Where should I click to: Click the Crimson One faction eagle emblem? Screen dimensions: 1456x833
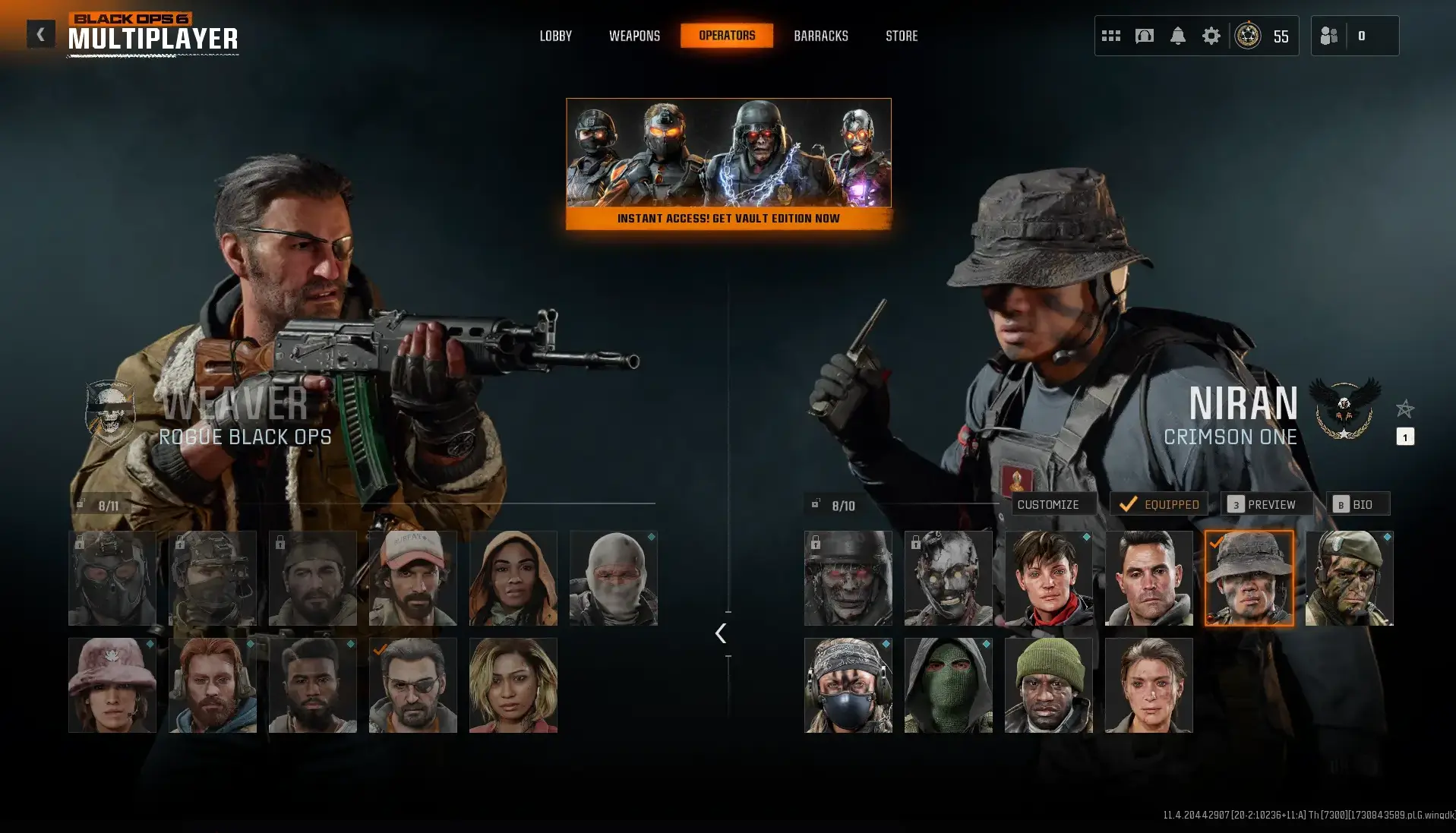[x=1345, y=411]
